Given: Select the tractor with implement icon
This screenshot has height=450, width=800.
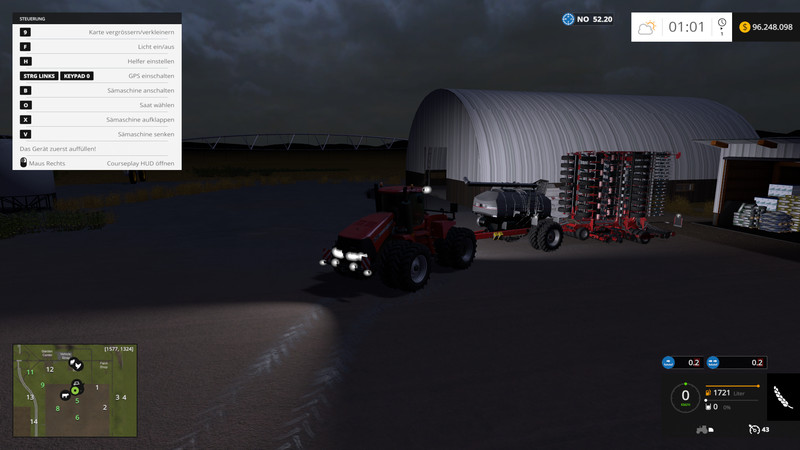Looking at the screenshot, I should coord(704,430).
